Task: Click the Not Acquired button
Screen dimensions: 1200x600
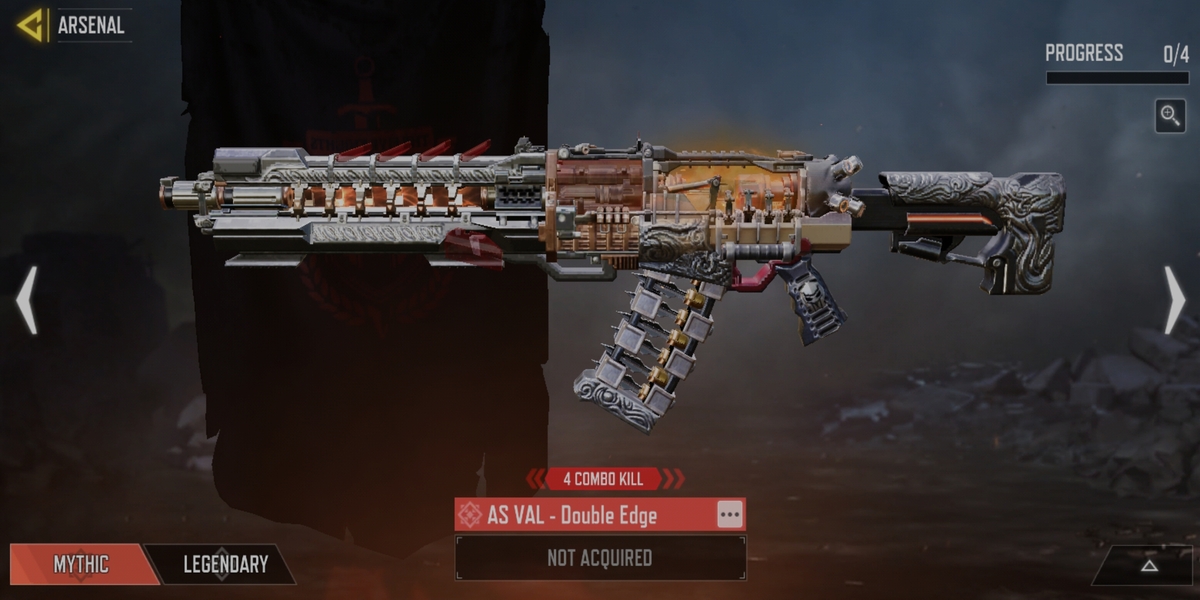Action: click(x=600, y=558)
